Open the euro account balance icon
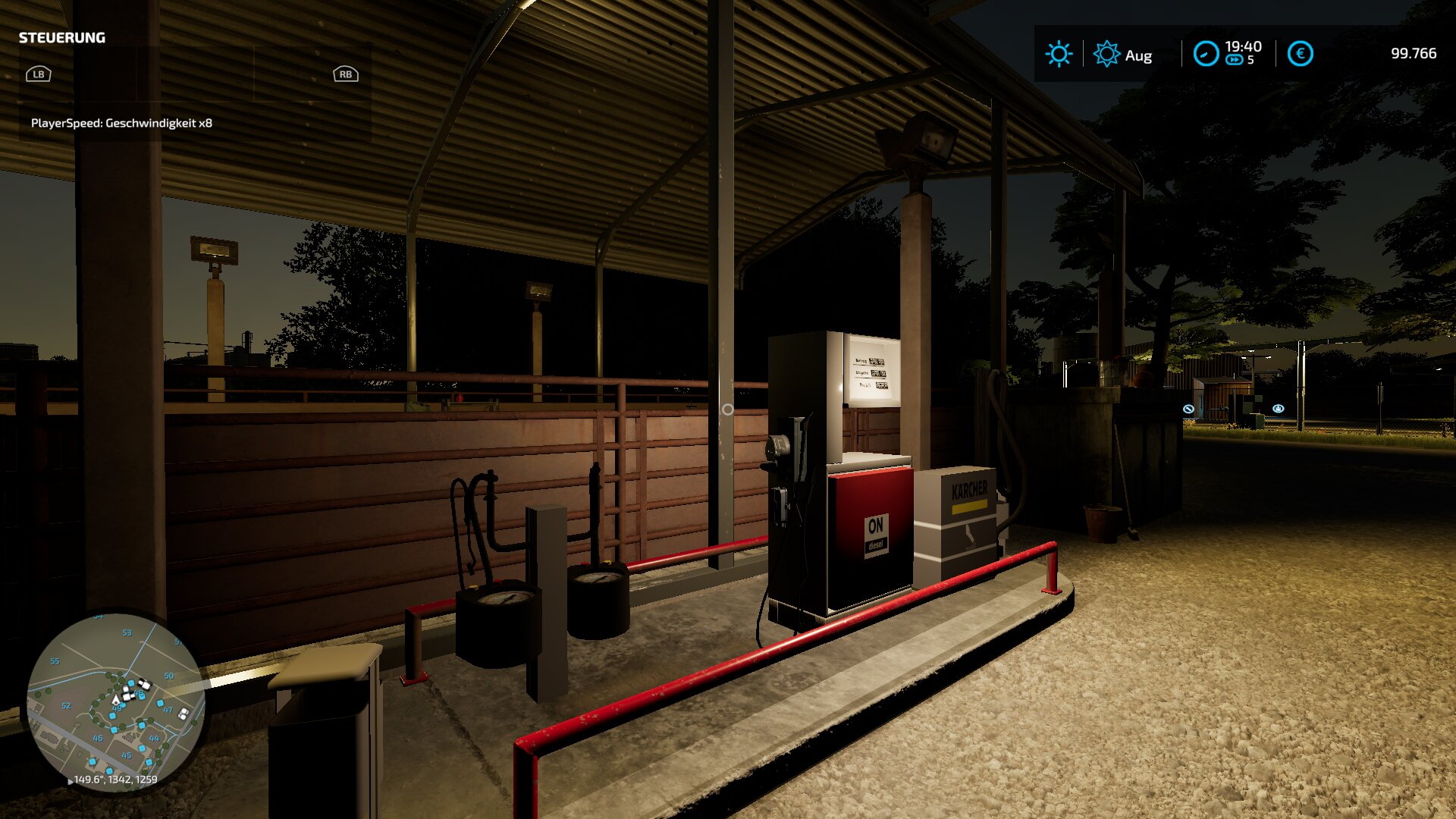Viewport: 1456px width, 819px height. [1300, 54]
